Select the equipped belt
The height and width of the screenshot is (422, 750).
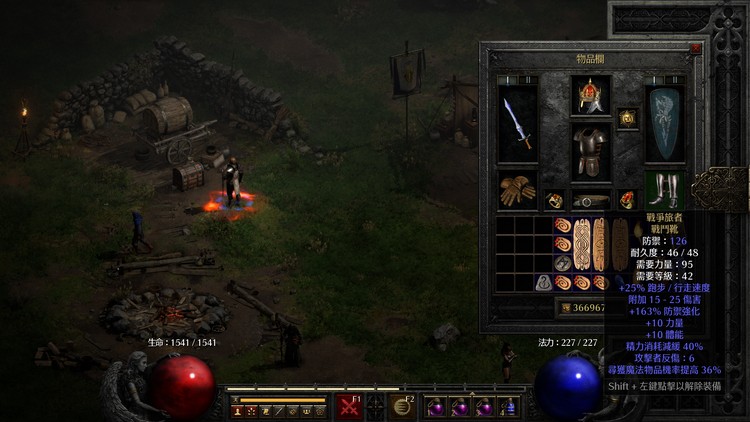[590, 200]
